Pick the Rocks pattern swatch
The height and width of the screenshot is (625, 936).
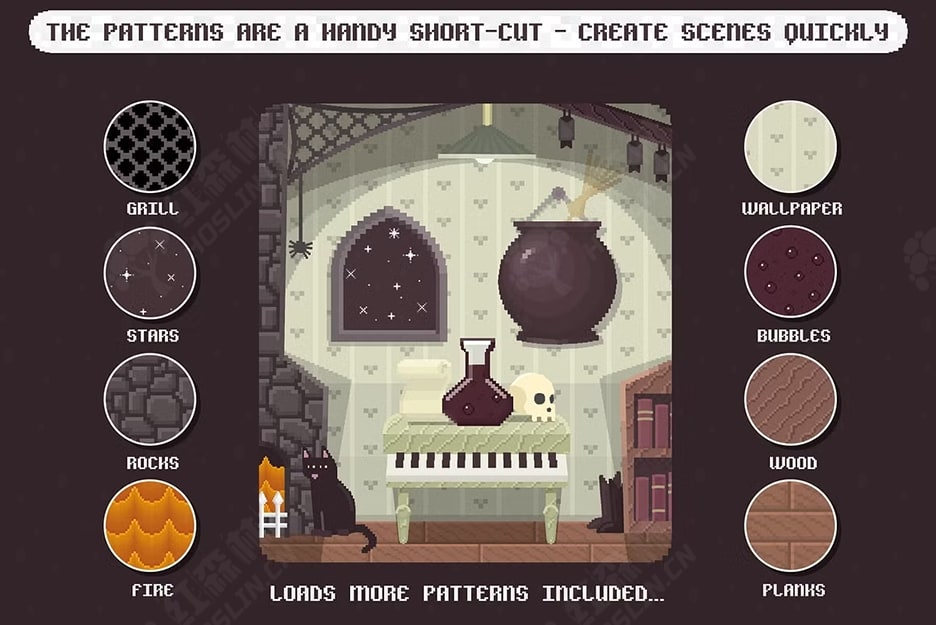tap(150, 399)
